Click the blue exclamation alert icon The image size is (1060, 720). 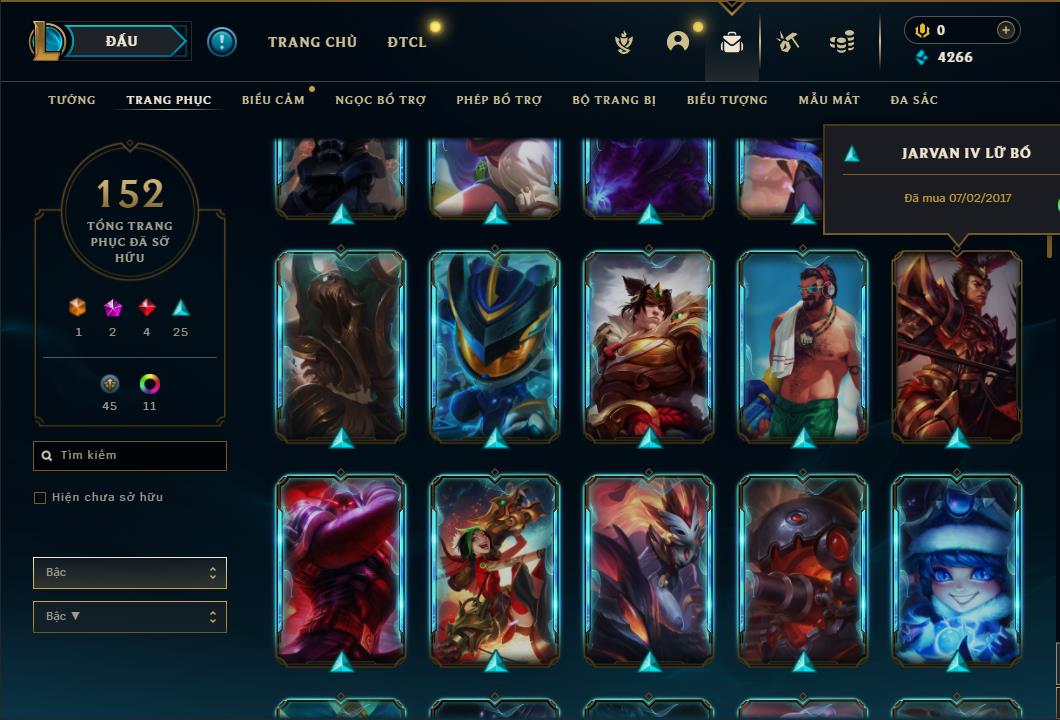[x=222, y=42]
